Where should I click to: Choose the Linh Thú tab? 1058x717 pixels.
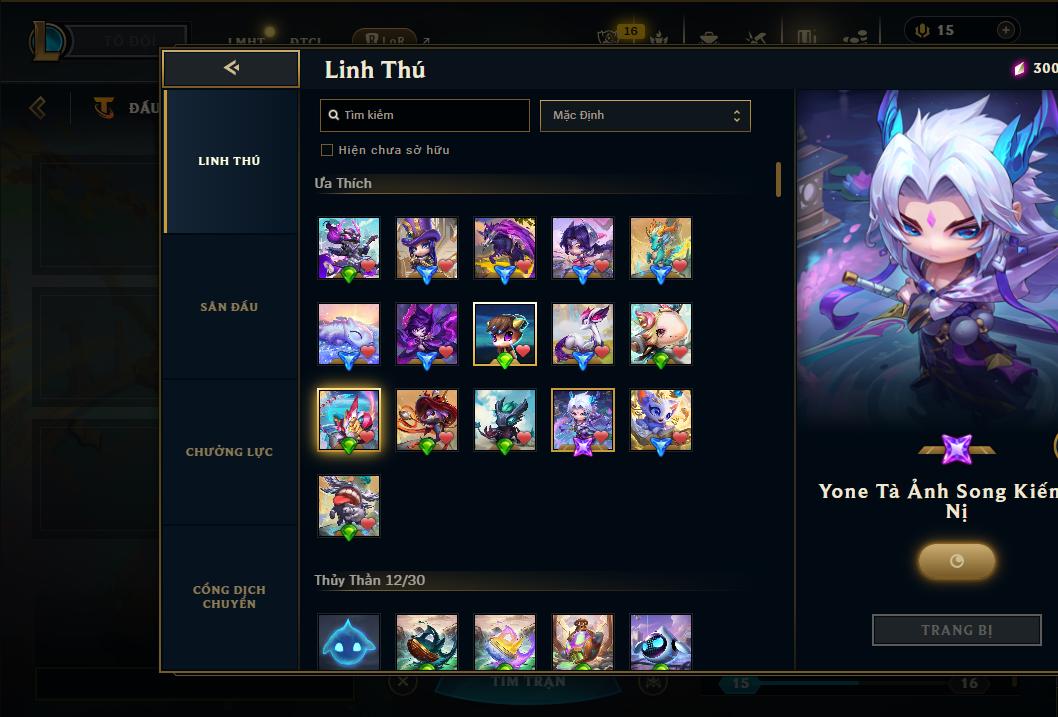[x=229, y=161]
